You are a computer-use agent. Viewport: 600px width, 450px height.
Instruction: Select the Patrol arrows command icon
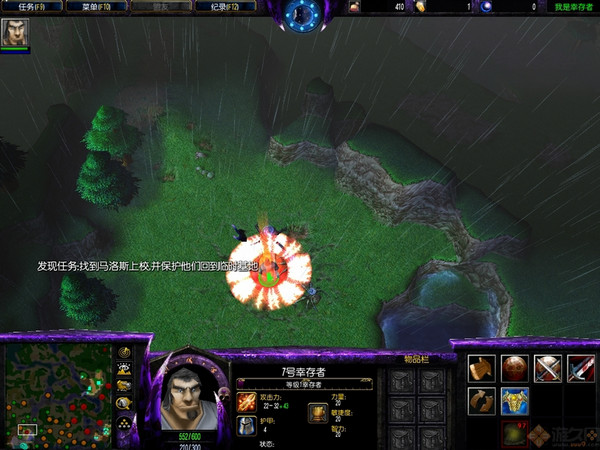pos(482,401)
